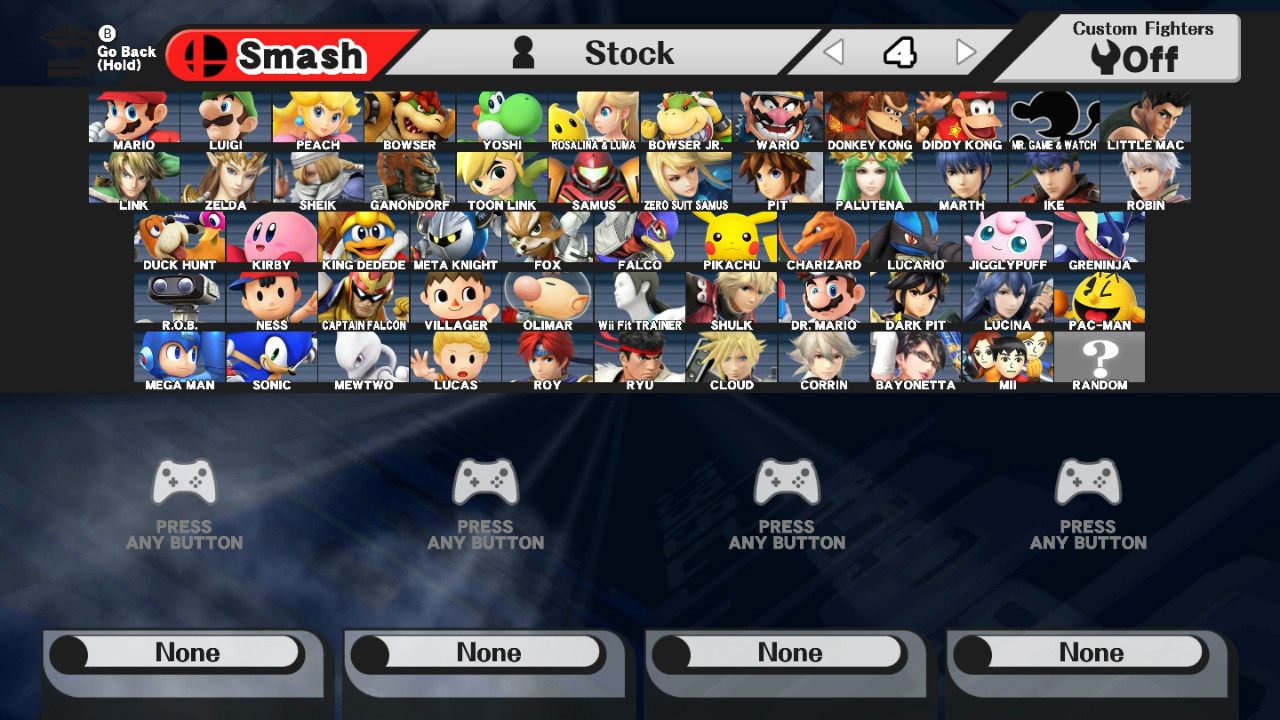Open the Stock rules selector
This screenshot has height=720, width=1280.
coord(629,53)
